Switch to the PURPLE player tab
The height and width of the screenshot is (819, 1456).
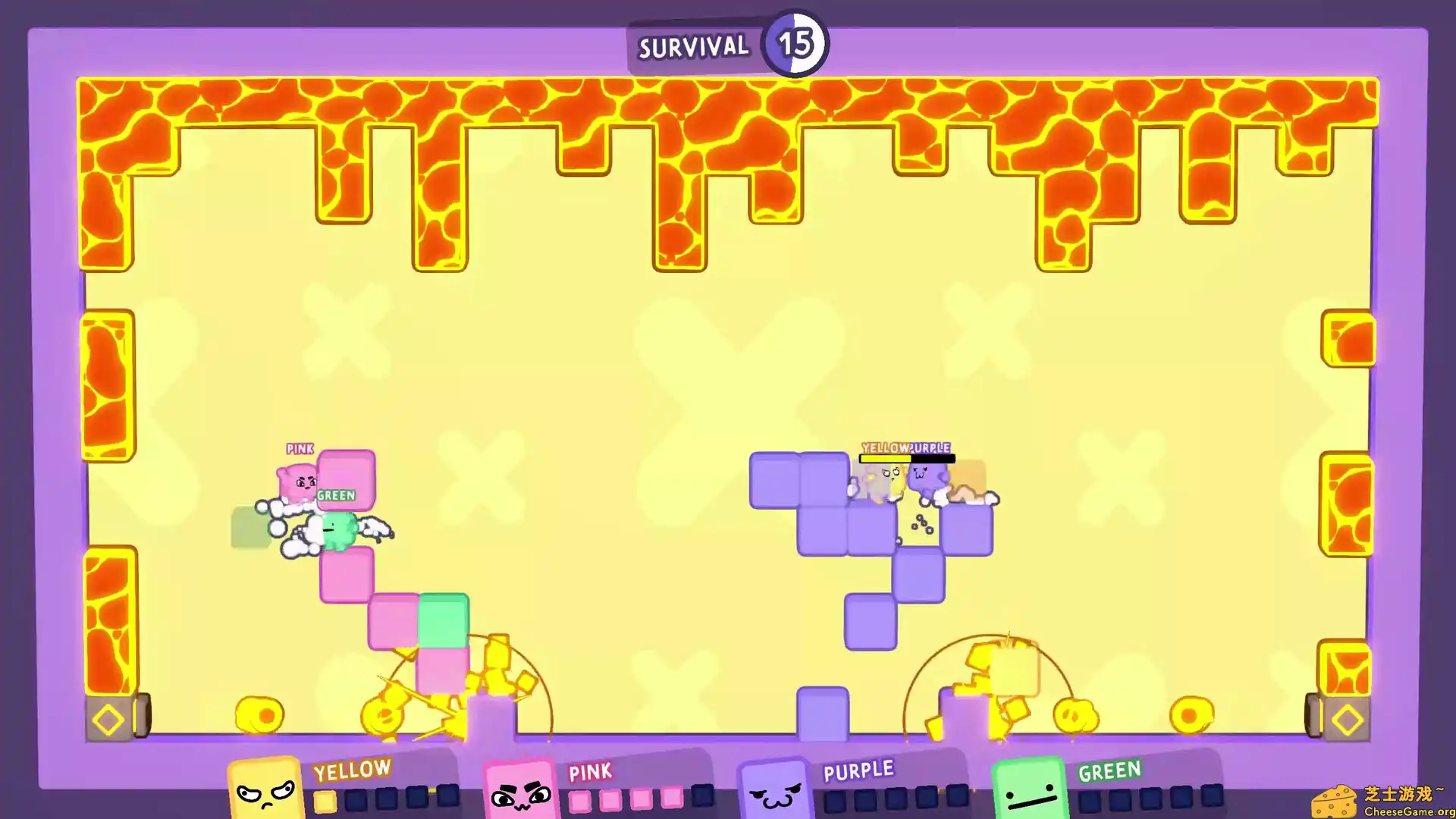[x=858, y=770]
